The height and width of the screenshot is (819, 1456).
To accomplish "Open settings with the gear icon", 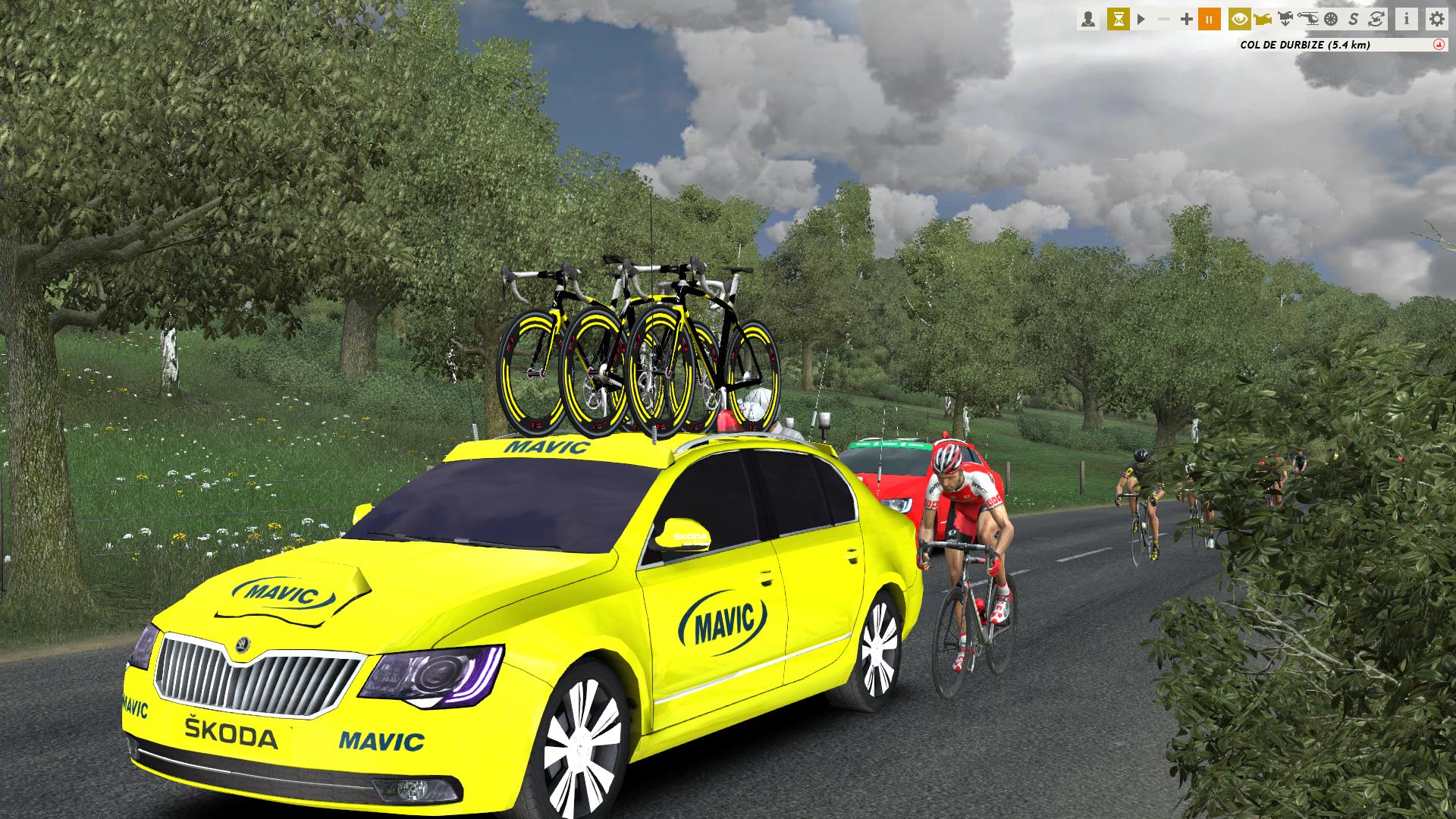I will point(1436,19).
